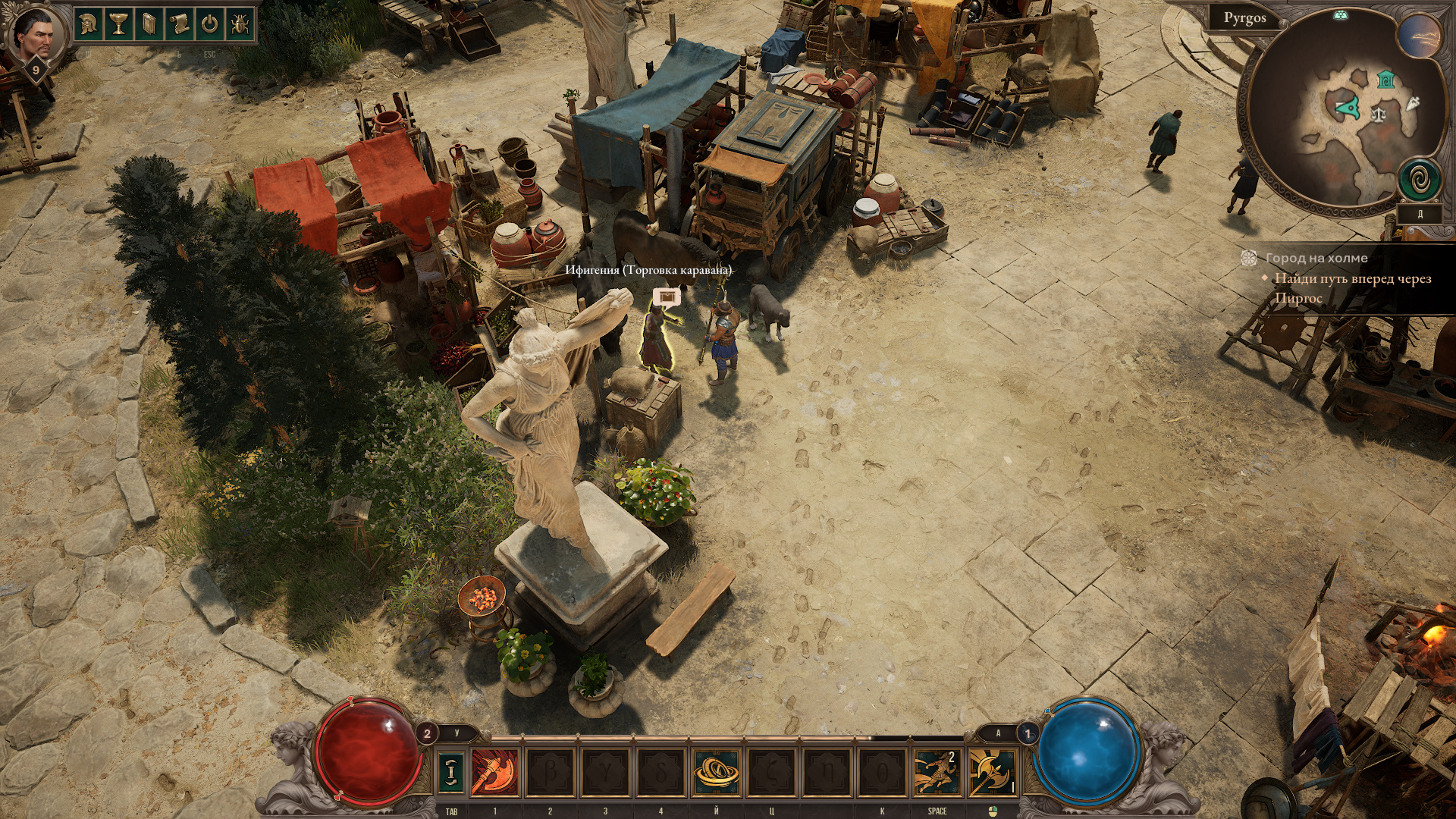The image size is (1456, 819).
Task: Click the spiral portal button by minimap
Action: click(1419, 180)
